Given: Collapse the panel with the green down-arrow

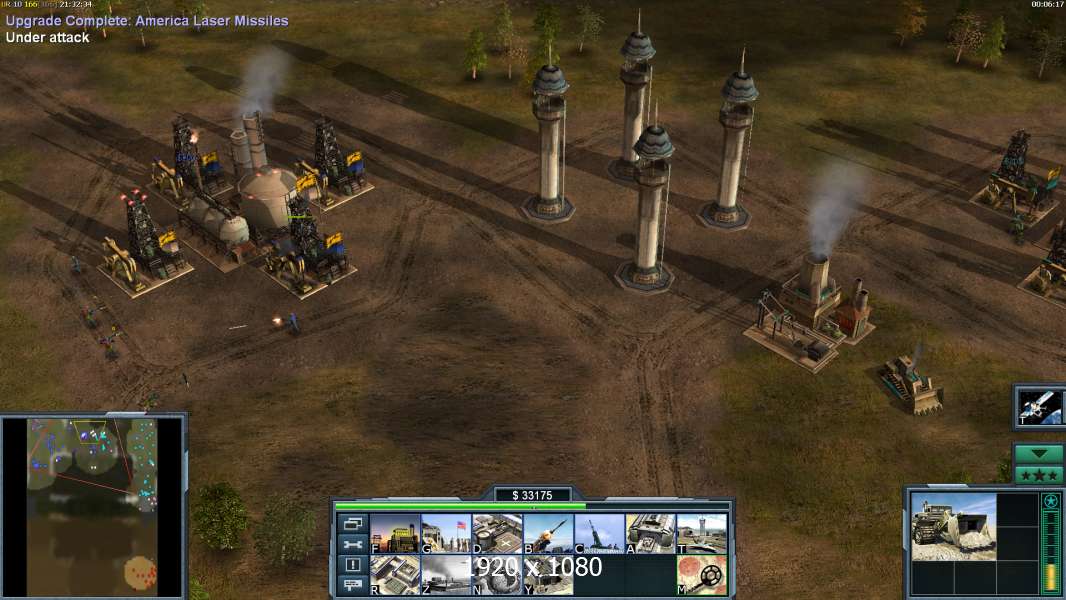Looking at the screenshot, I should (x=1038, y=453).
